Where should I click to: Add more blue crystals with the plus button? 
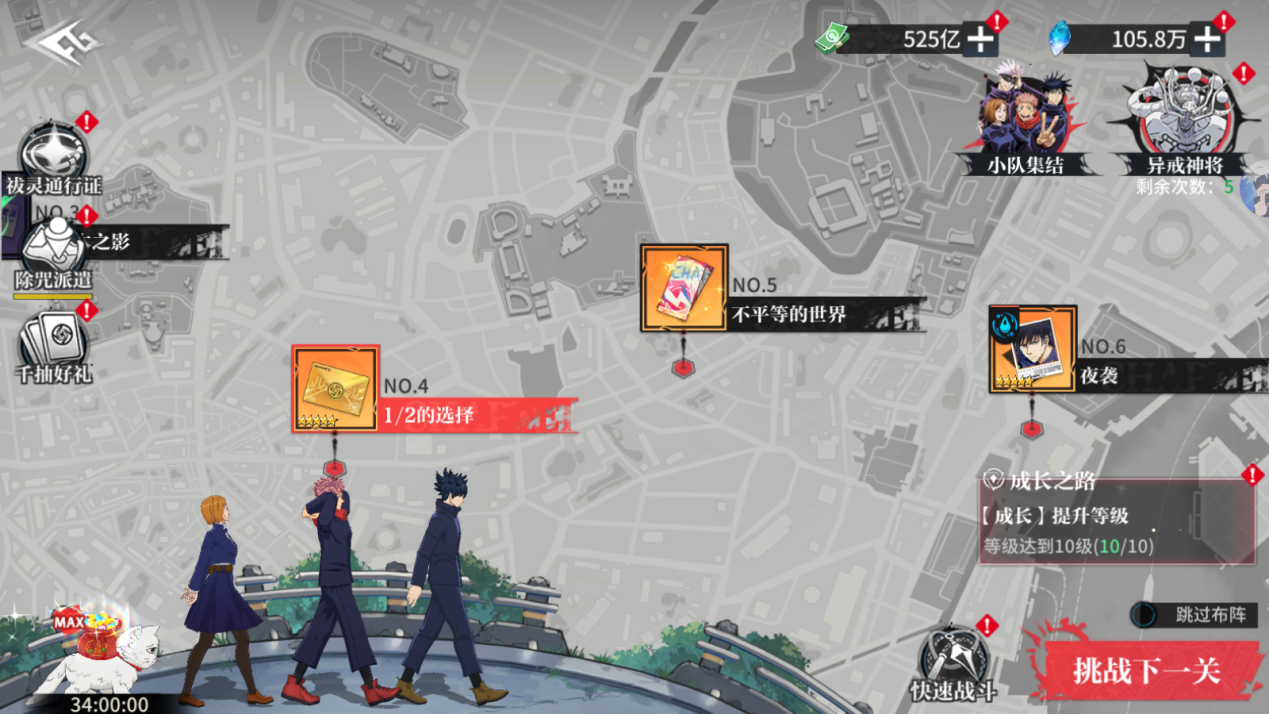[x=1207, y=39]
